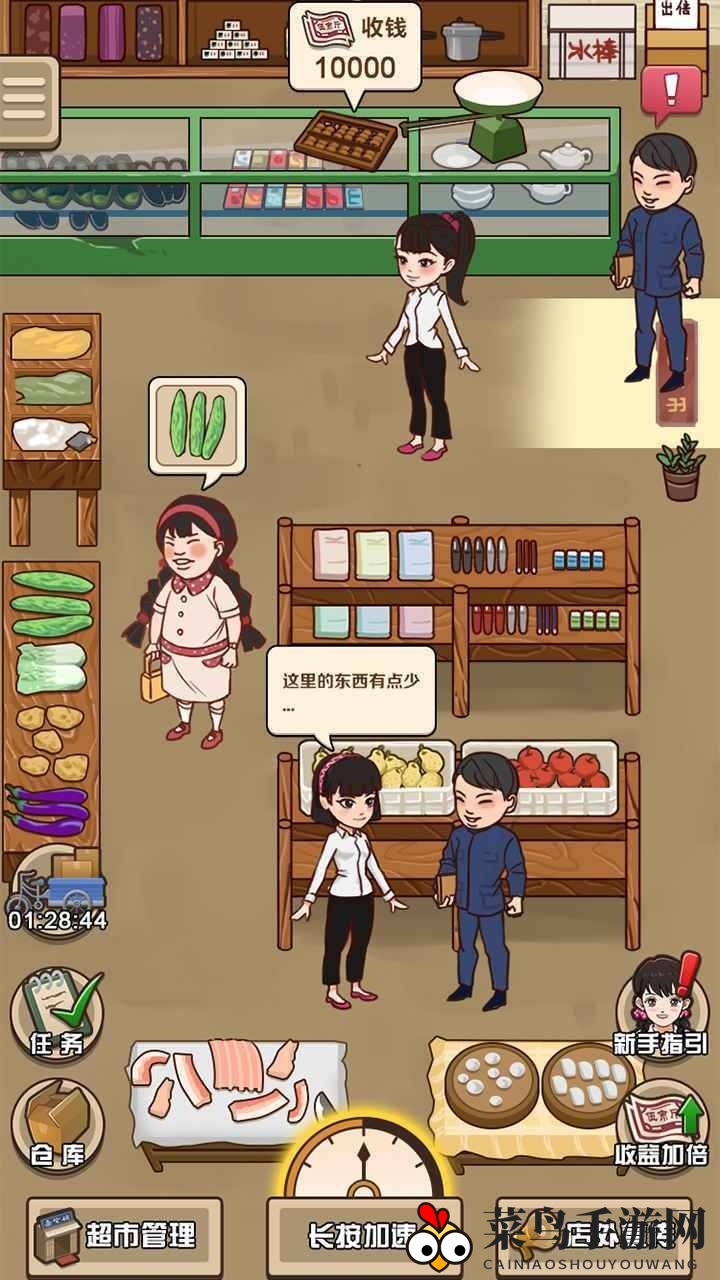Activate the 长按加速 speed-up button

pyautogui.click(x=362, y=1236)
